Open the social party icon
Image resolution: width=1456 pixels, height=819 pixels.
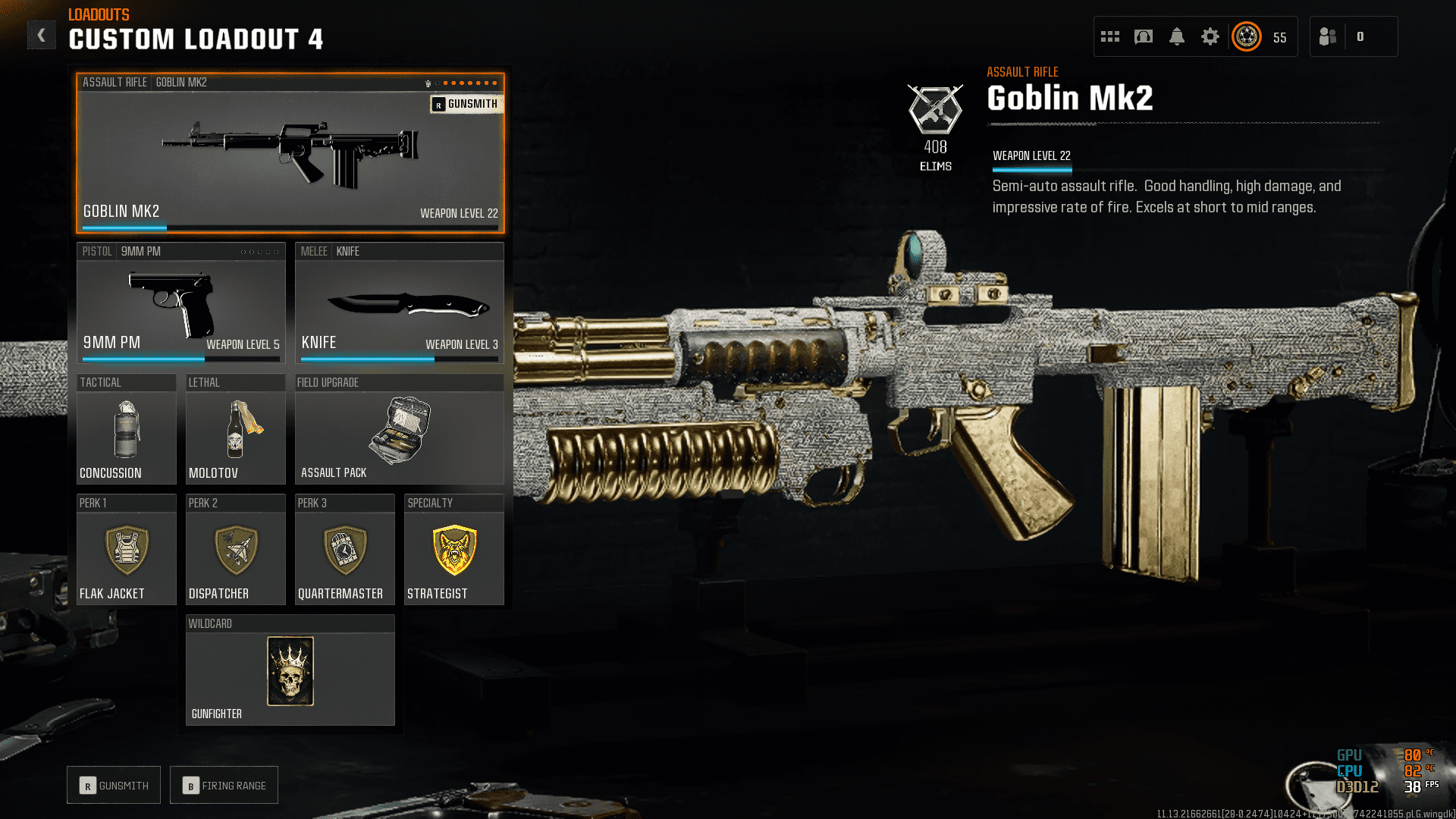pyautogui.click(x=1328, y=36)
